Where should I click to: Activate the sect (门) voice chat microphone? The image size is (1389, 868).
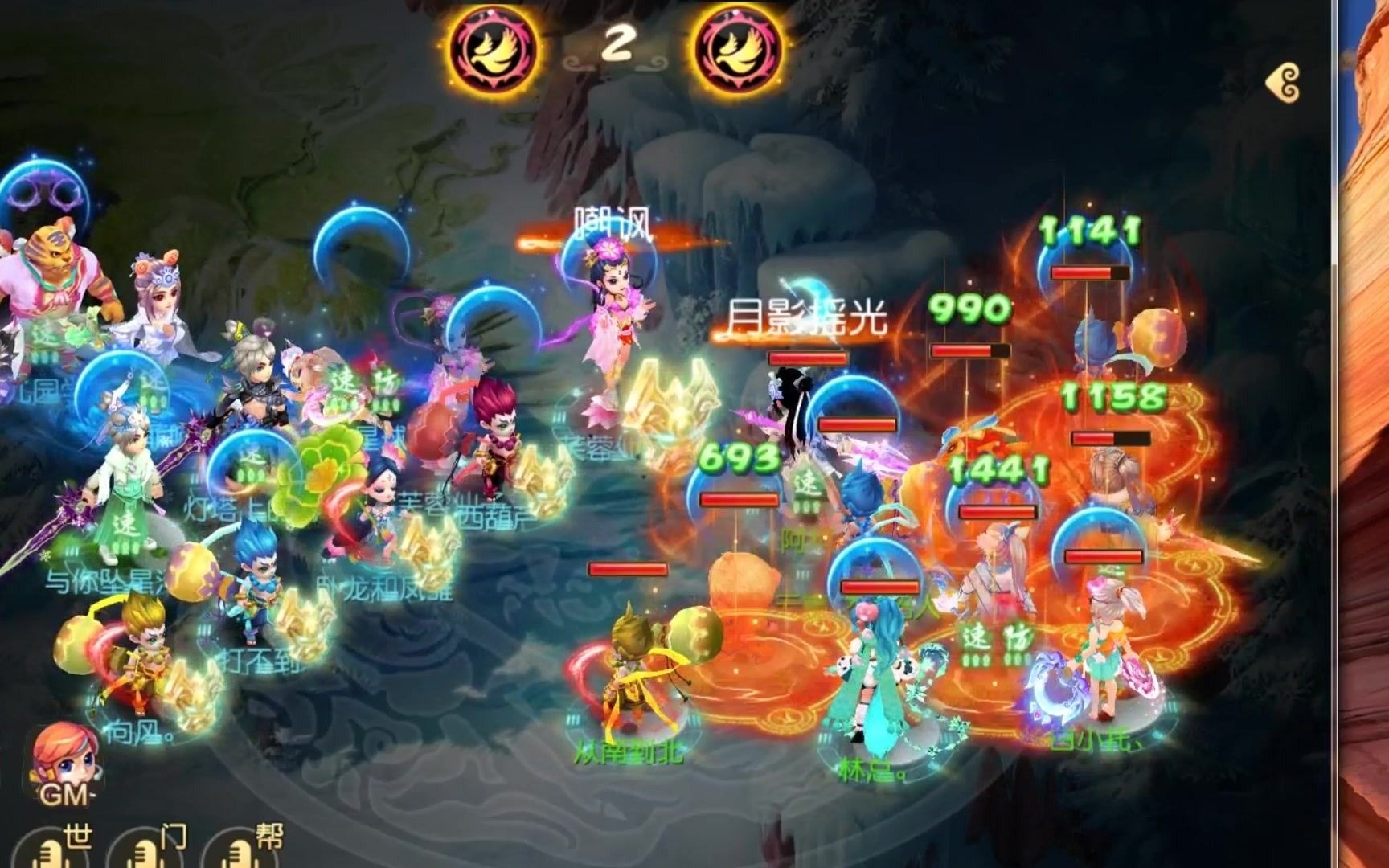tap(145, 852)
